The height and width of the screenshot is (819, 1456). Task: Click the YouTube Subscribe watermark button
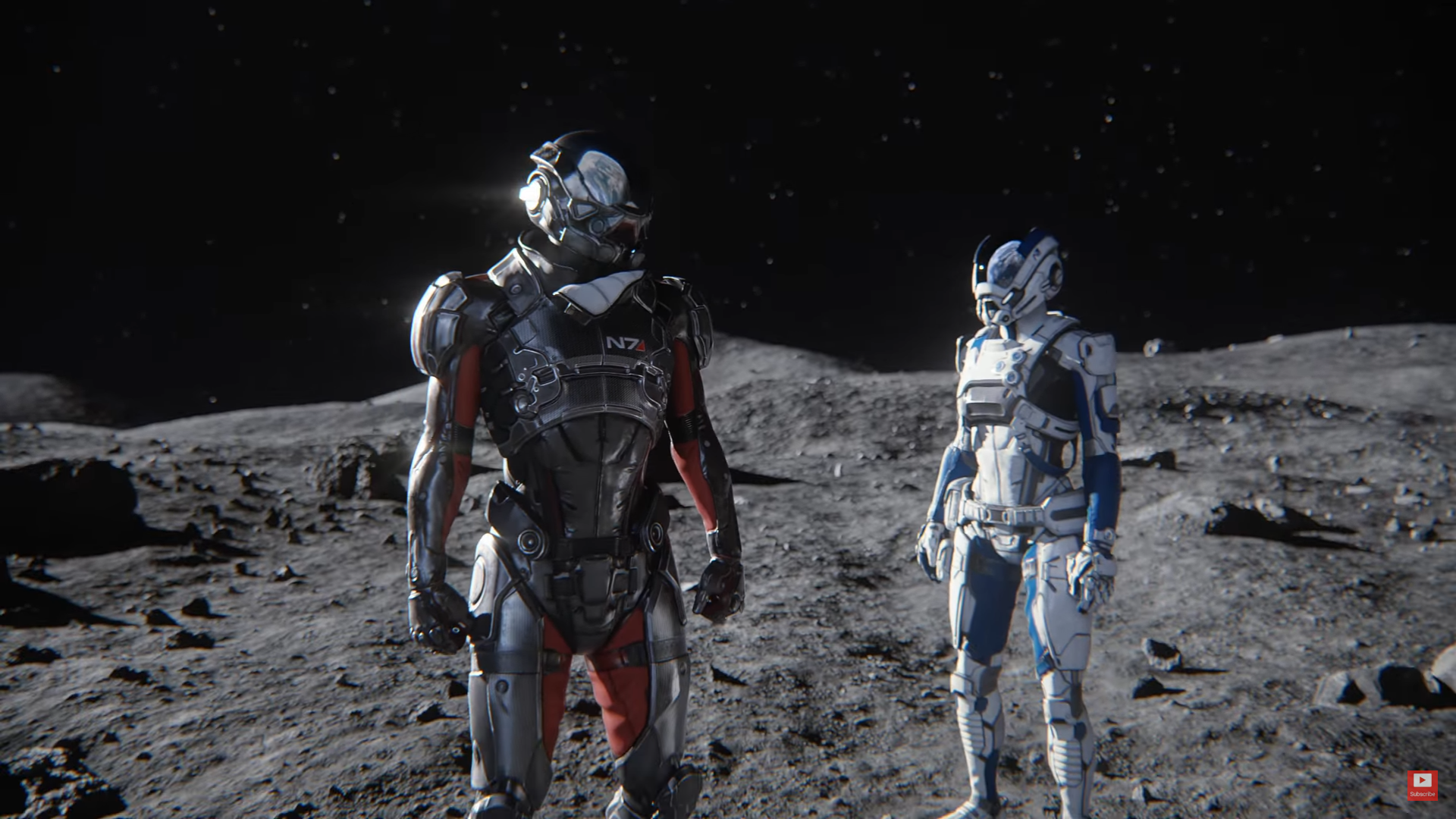[1421, 784]
